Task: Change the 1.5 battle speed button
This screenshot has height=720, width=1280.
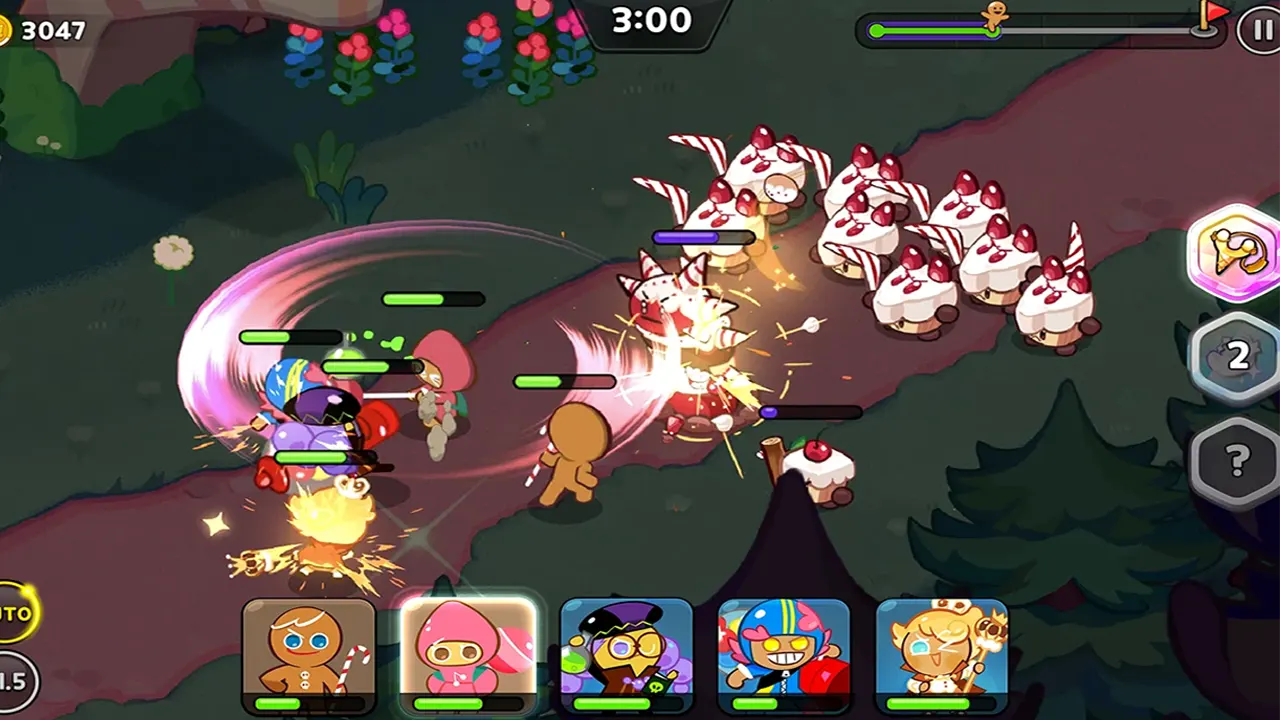Action: click(x=14, y=681)
